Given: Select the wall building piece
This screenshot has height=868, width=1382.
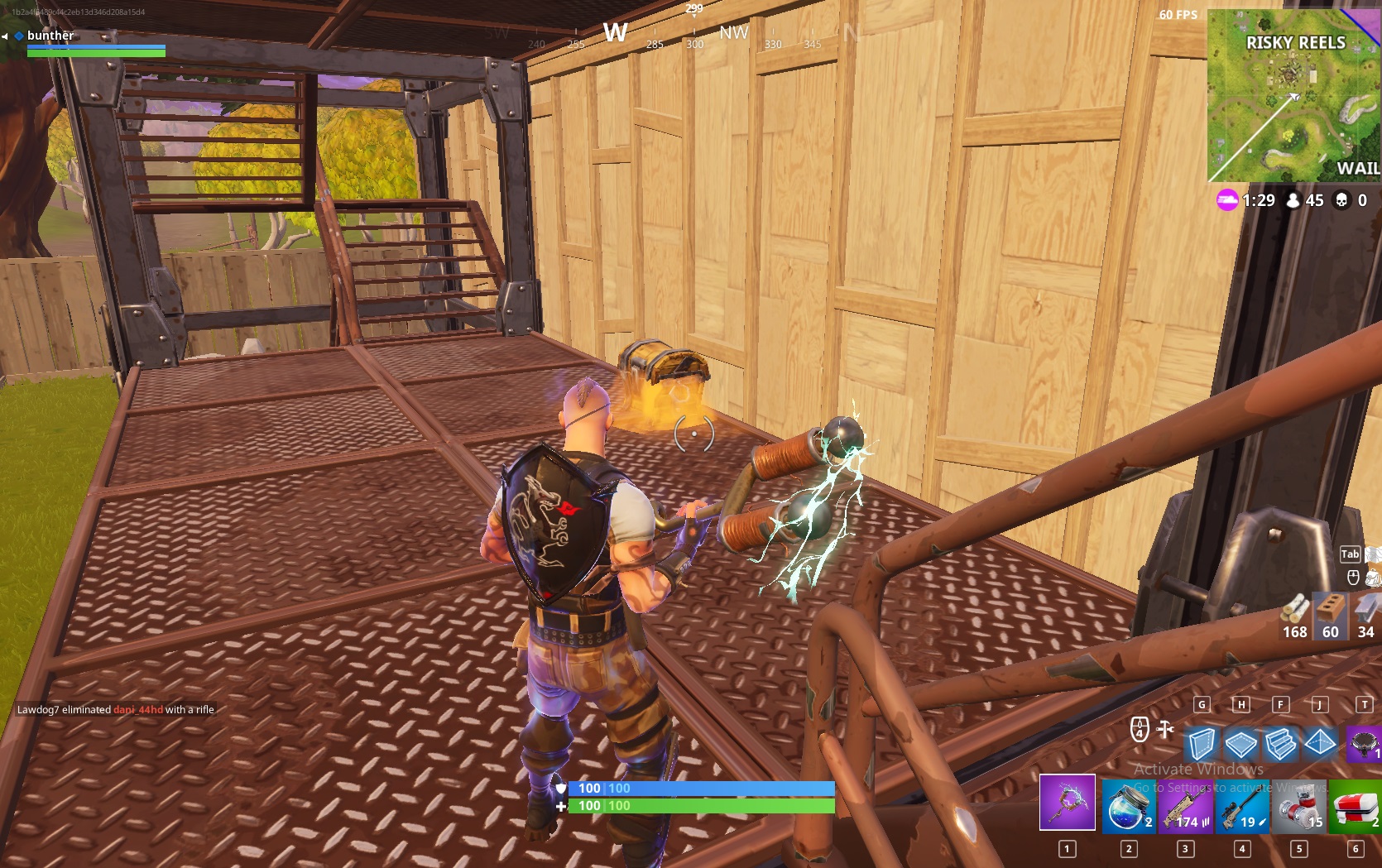Looking at the screenshot, I should tap(1202, 745).
